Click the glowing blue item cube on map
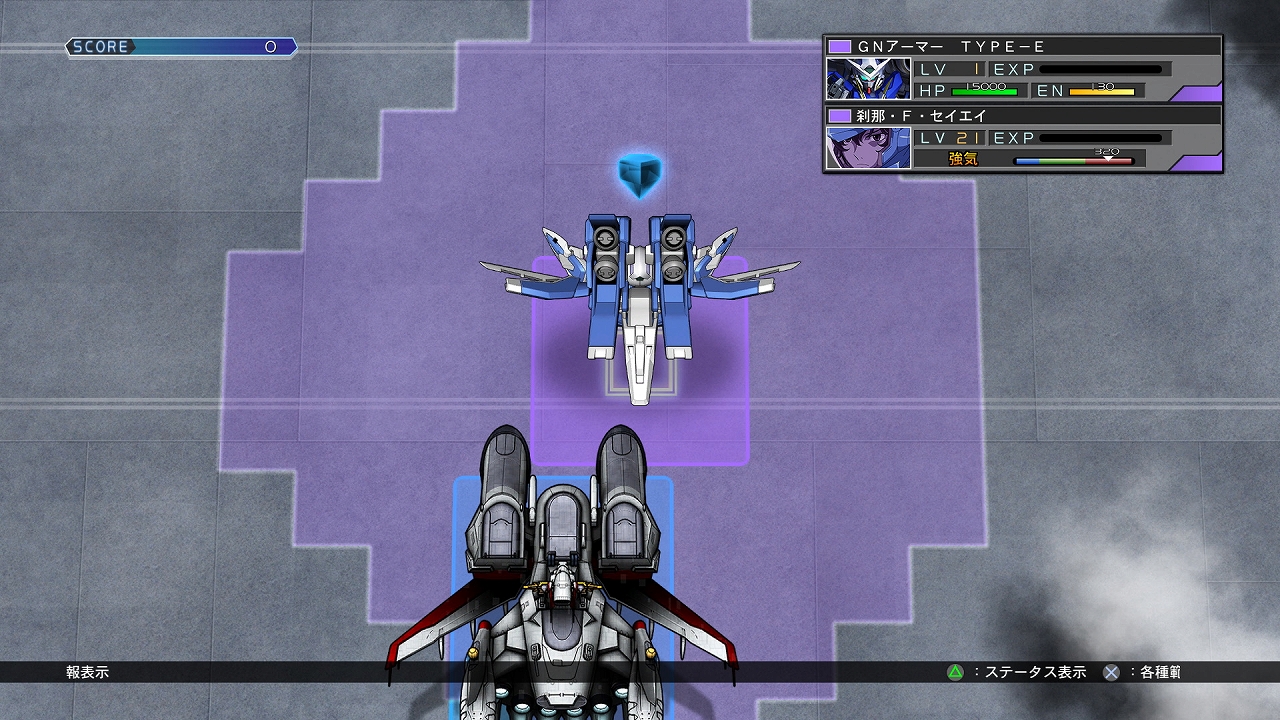Screen dimensions: 1280x720 click(641, 174)
